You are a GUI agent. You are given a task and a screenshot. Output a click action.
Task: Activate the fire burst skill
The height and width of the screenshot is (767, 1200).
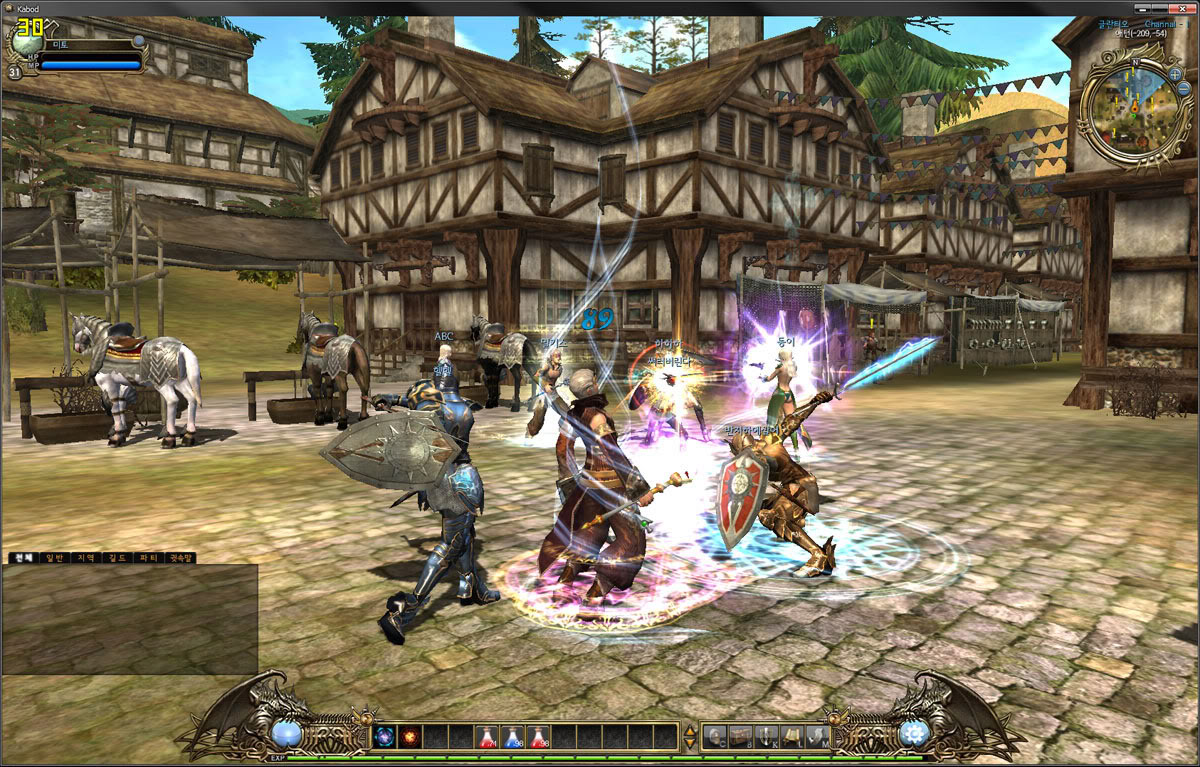point(410,737)
